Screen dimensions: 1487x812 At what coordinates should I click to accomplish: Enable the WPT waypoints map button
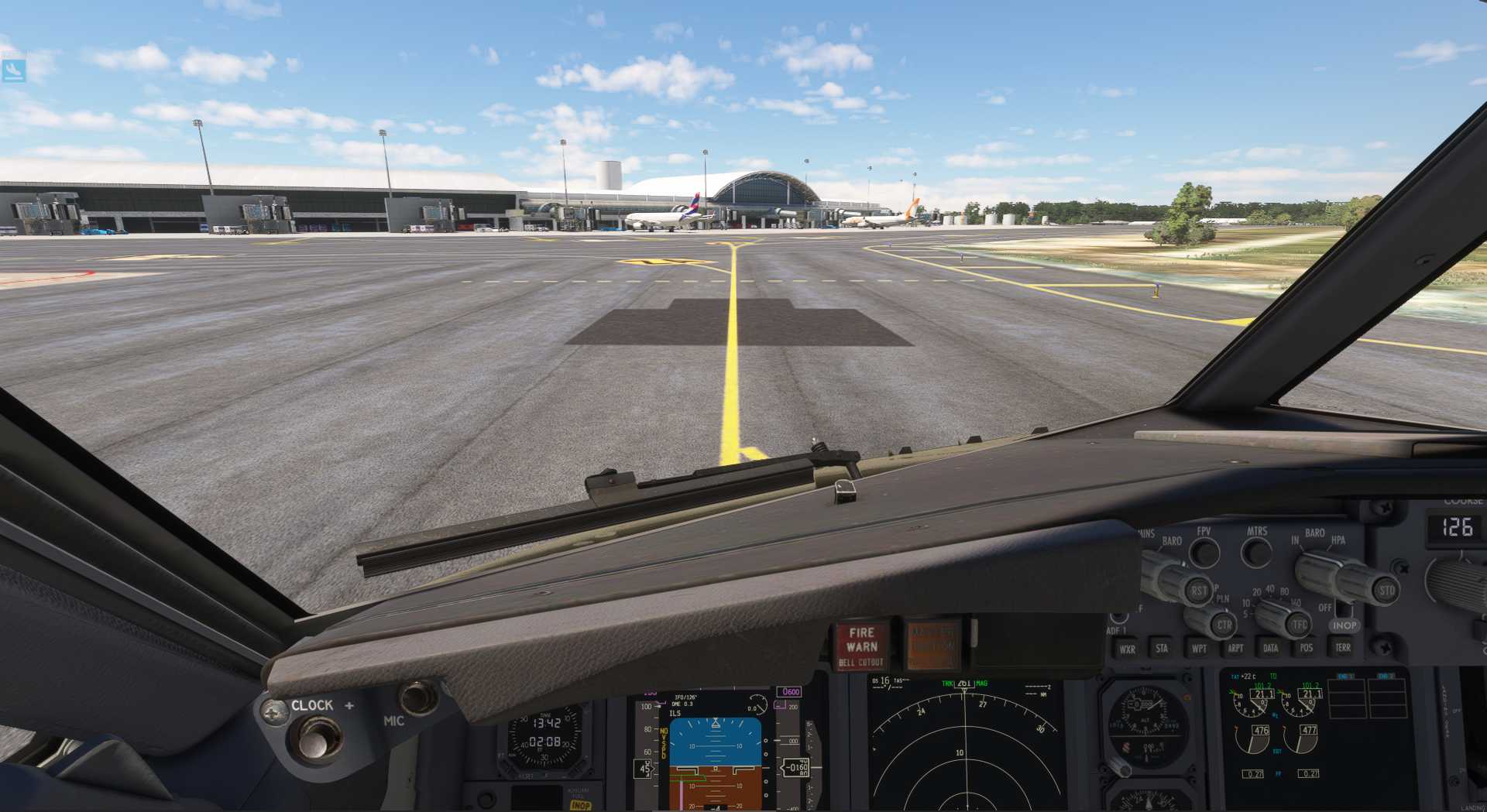coord(1199,649)
